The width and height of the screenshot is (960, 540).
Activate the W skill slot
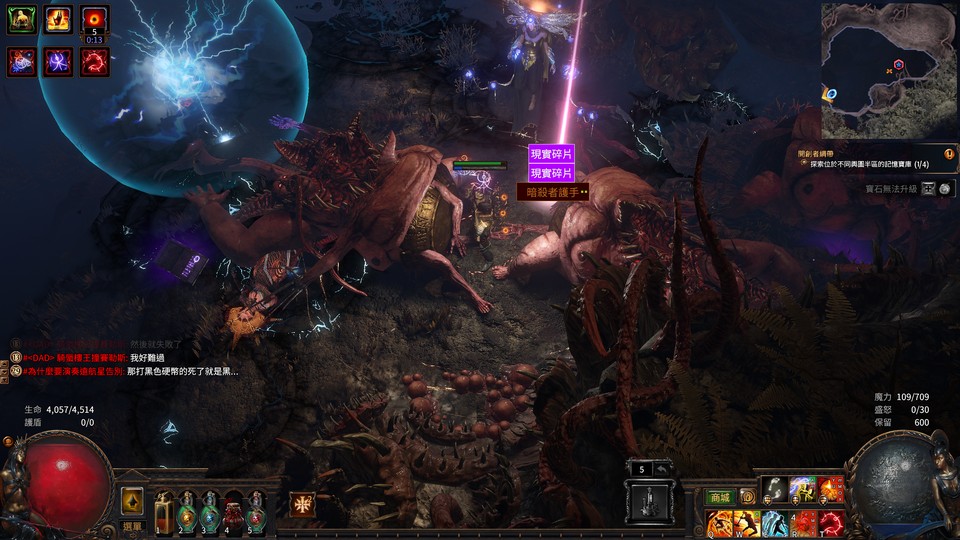coord(747,523)
